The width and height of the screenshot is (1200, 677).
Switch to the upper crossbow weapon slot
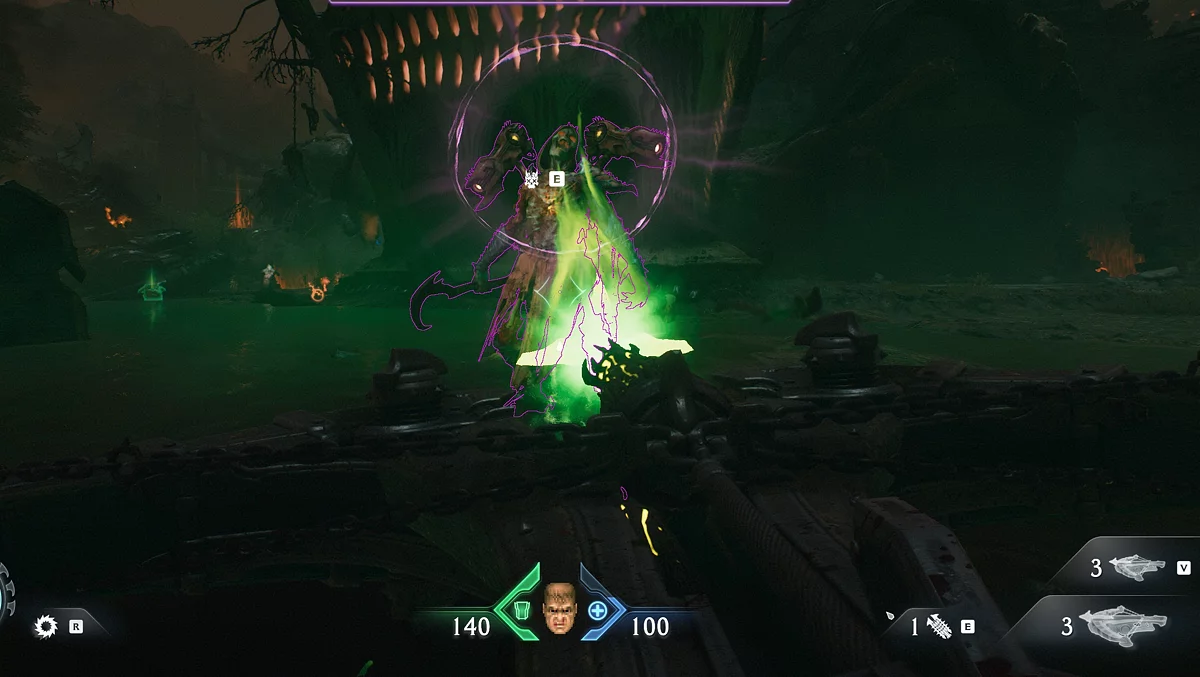1136,567
